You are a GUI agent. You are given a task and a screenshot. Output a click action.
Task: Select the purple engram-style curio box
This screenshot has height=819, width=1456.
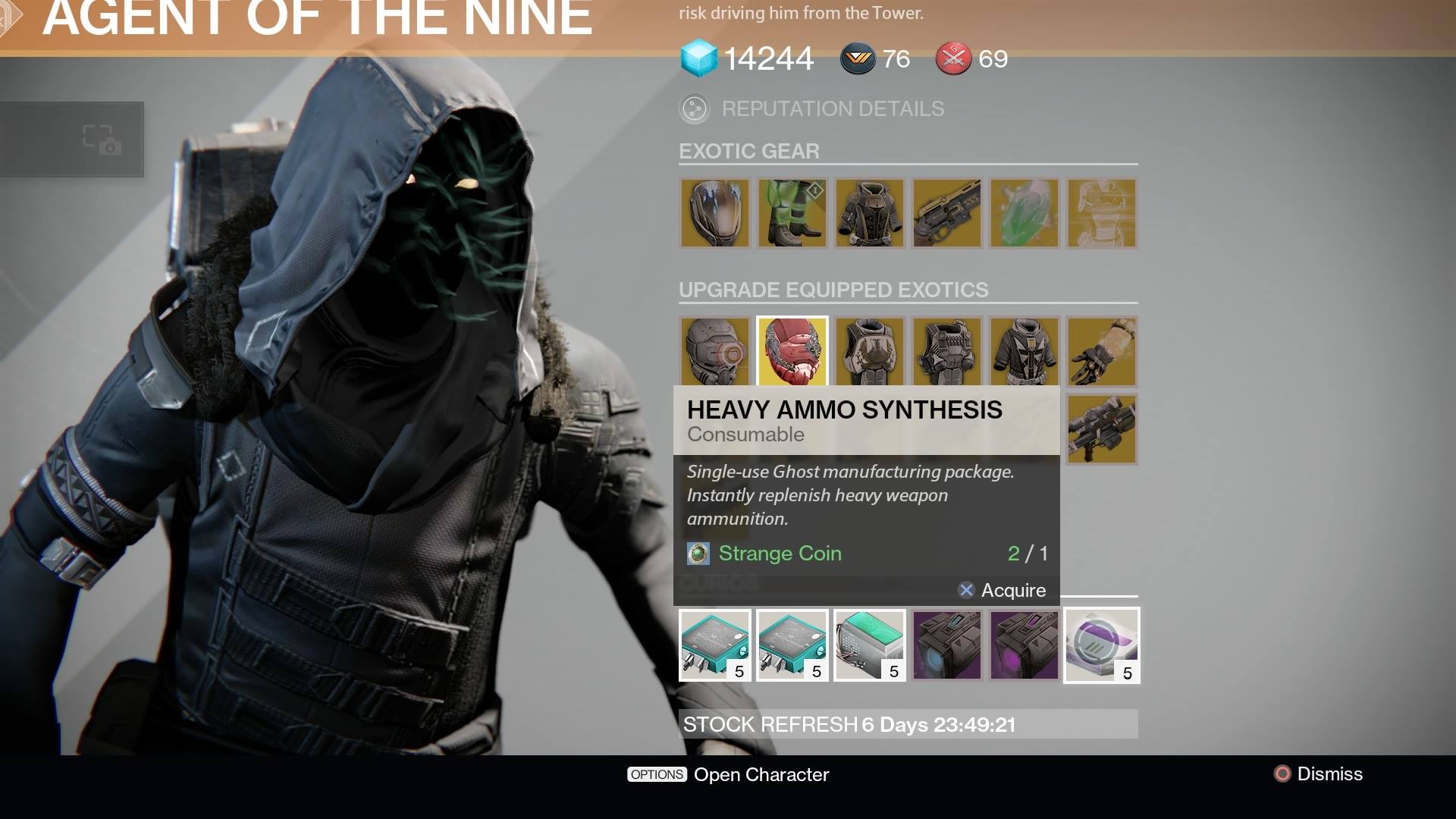coord(946,645)
